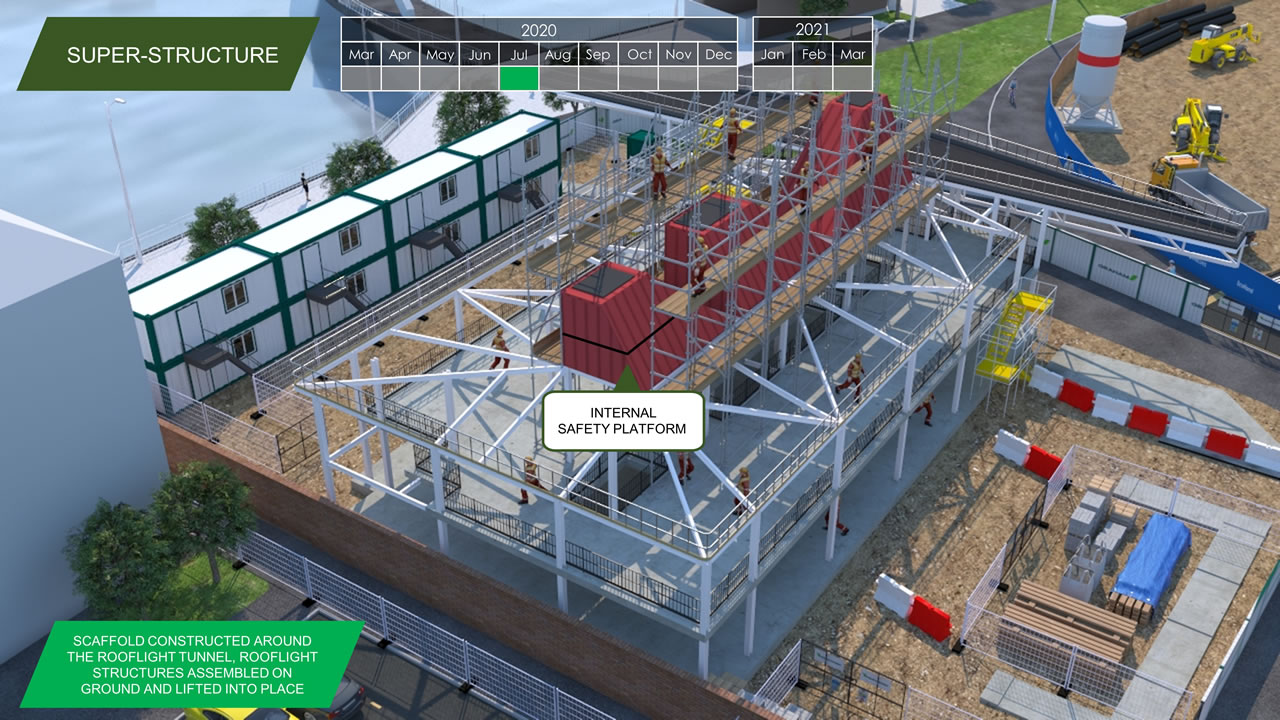Select the Aug month cell
The image size is (1280, 720).
click(558, 55)
